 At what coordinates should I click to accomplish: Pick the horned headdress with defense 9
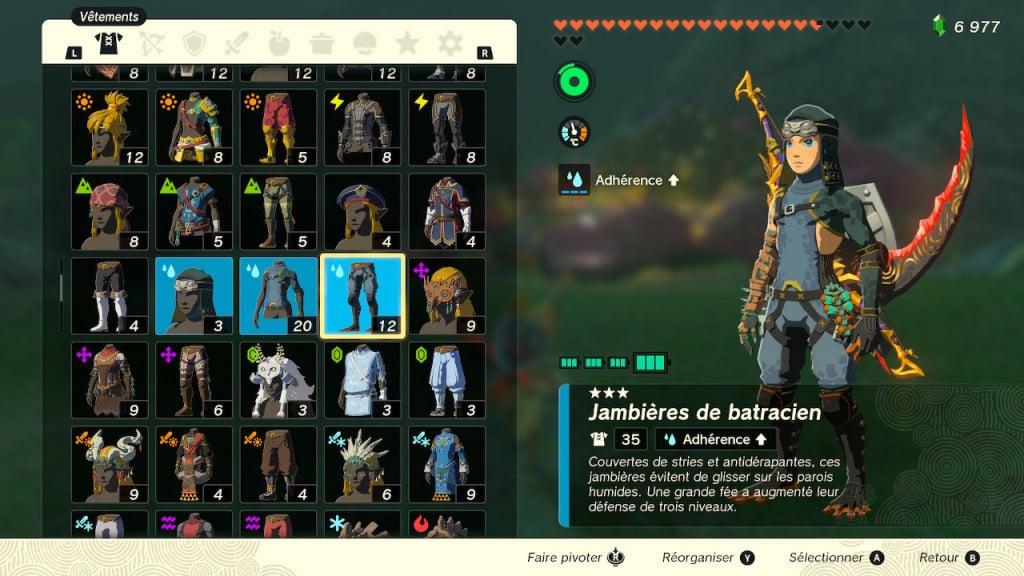[109, 464]
